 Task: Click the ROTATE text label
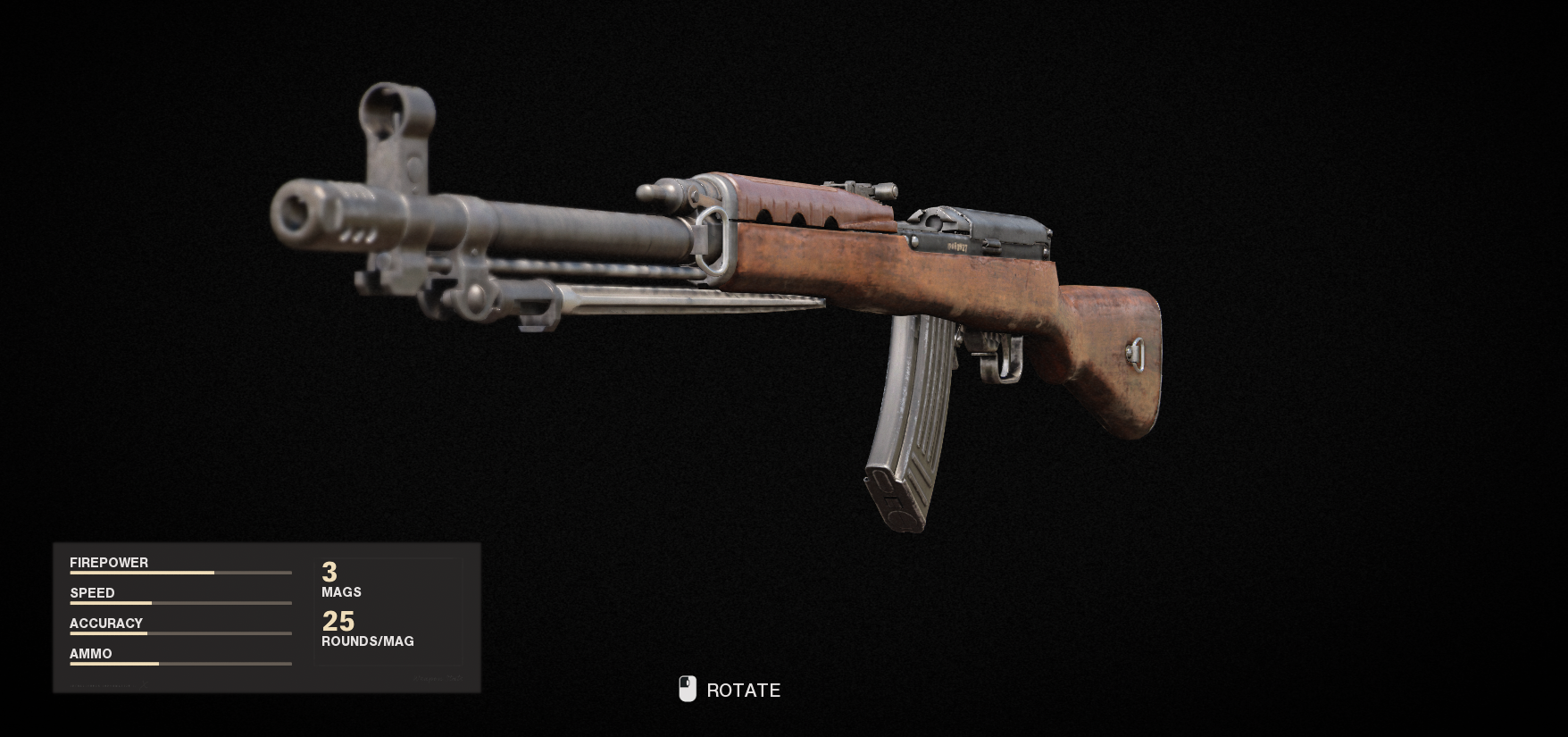743,690
